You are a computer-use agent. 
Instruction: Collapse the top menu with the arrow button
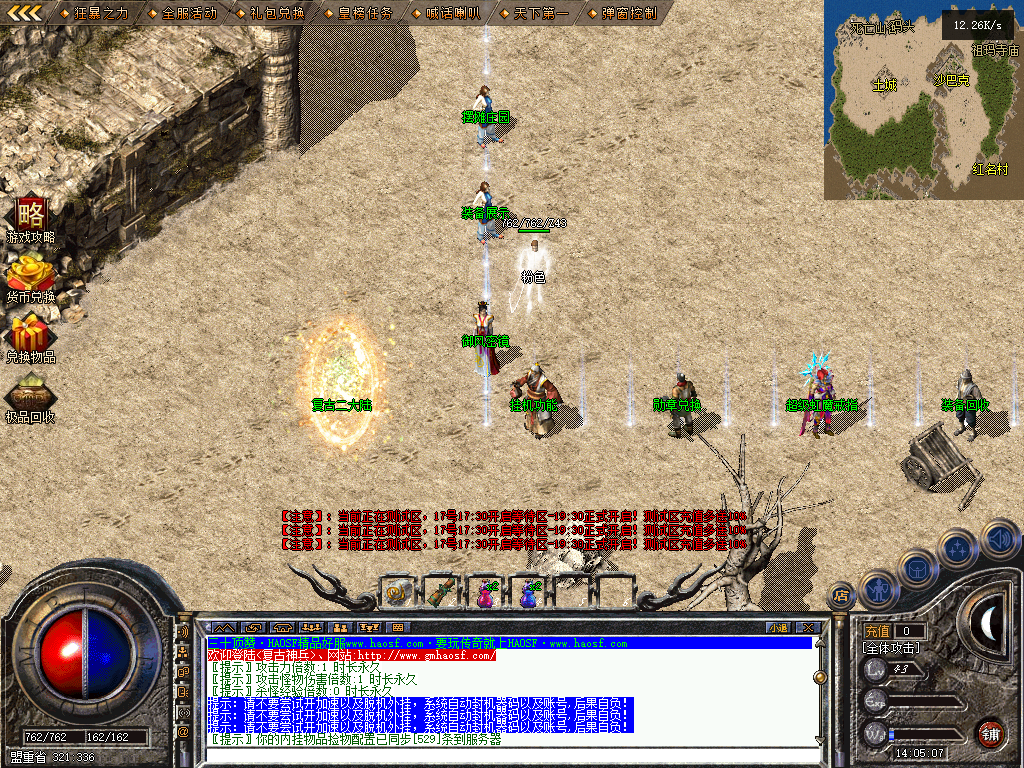[25, 13]
